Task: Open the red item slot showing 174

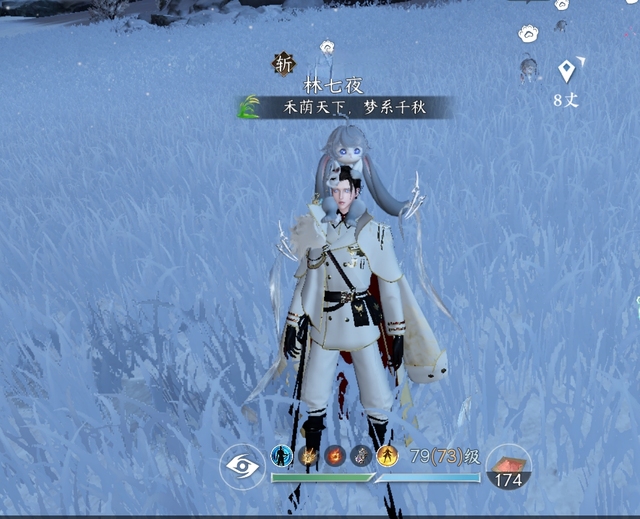Action: pyautogui.click(x=509, y=466)
